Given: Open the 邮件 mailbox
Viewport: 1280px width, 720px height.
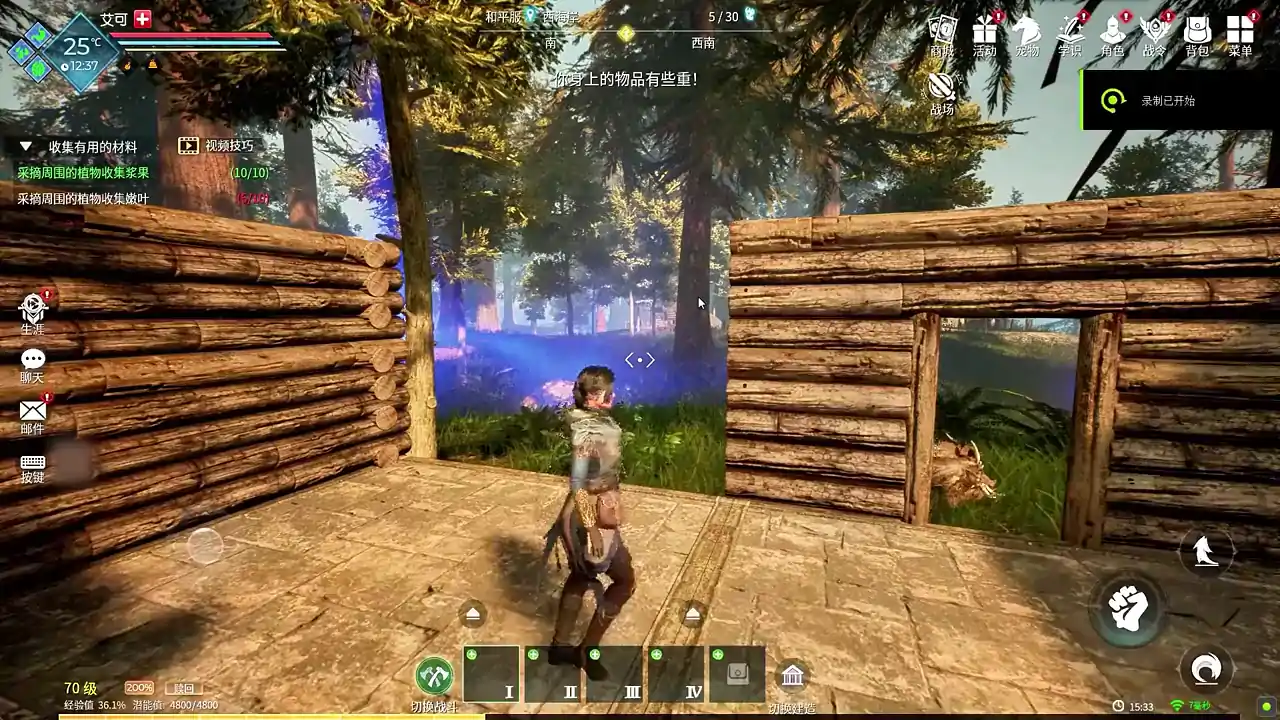Looking at the screenshot, I should click(x=33, y=413).
